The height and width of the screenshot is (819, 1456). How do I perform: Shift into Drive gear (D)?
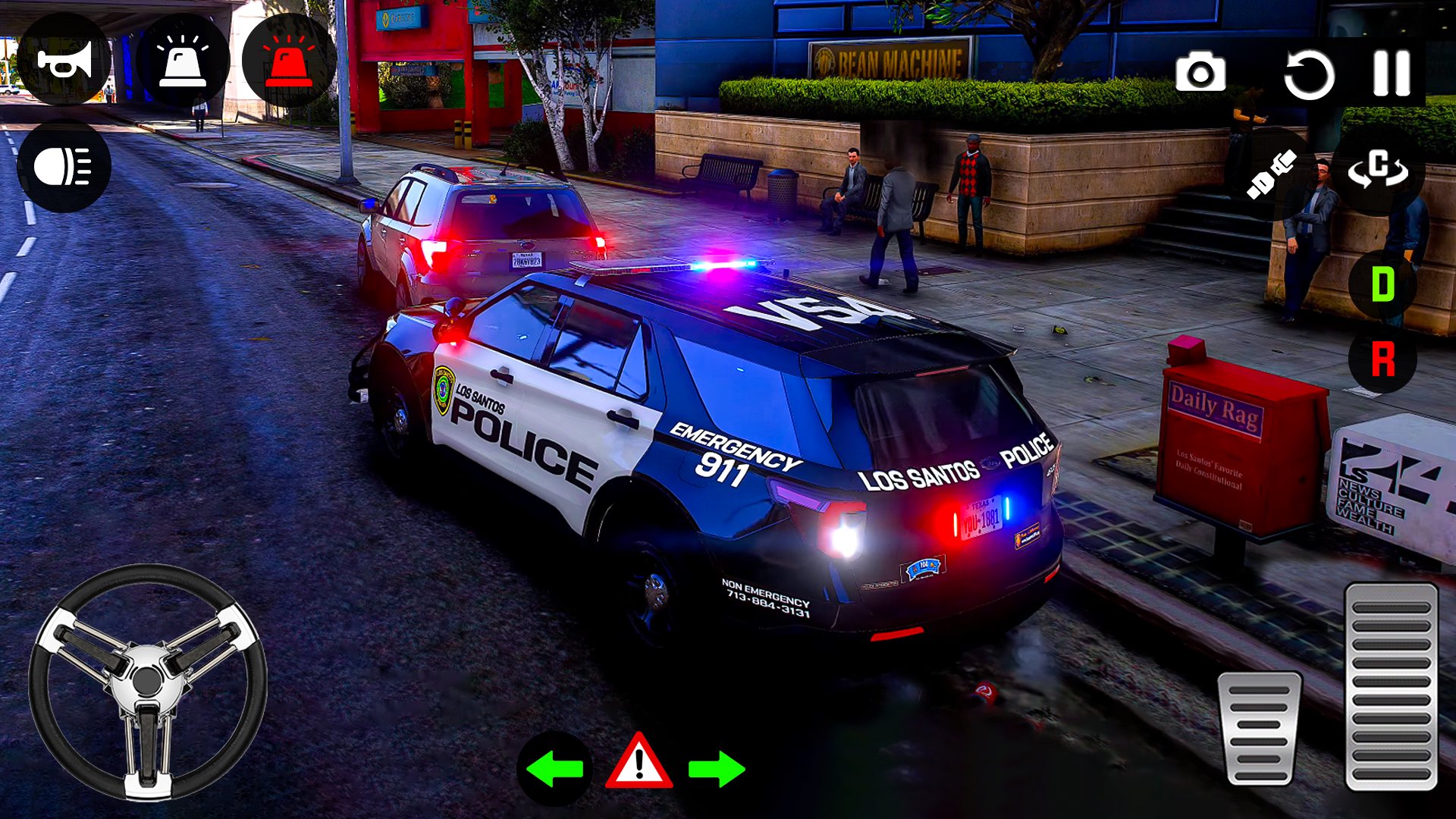coord(1382,285)
